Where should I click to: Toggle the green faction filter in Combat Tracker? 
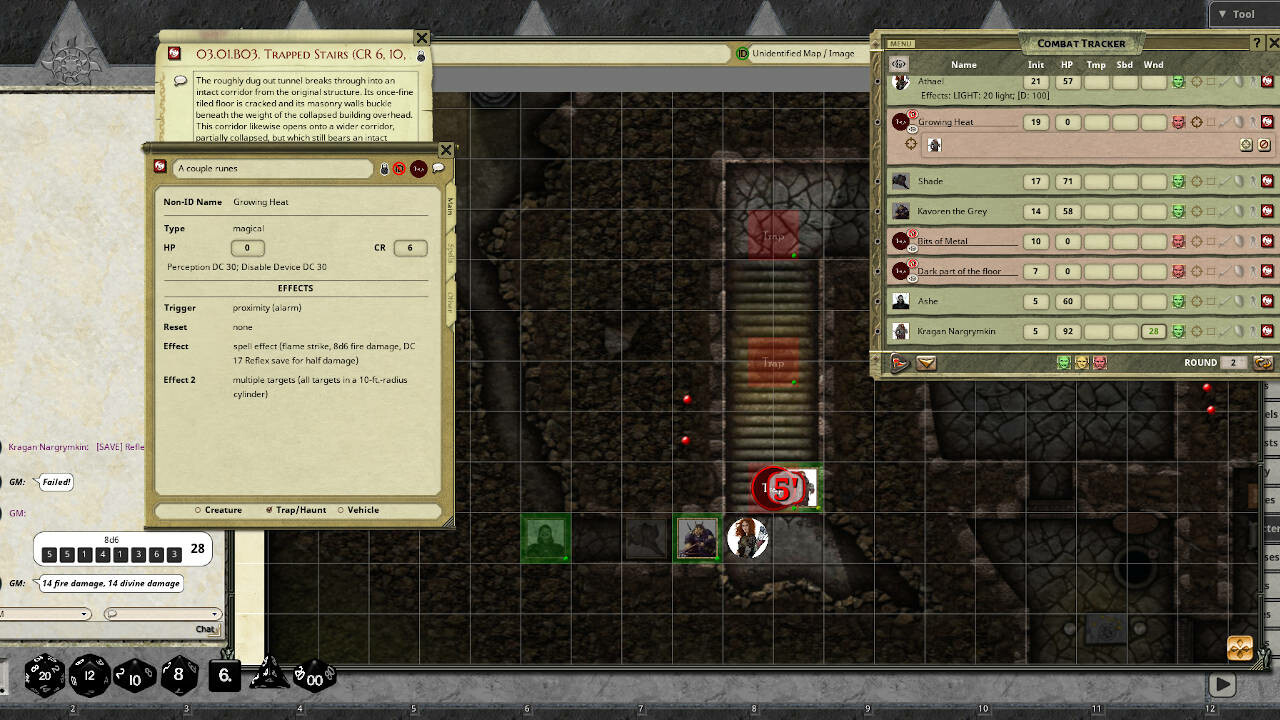click(1062, 363)
